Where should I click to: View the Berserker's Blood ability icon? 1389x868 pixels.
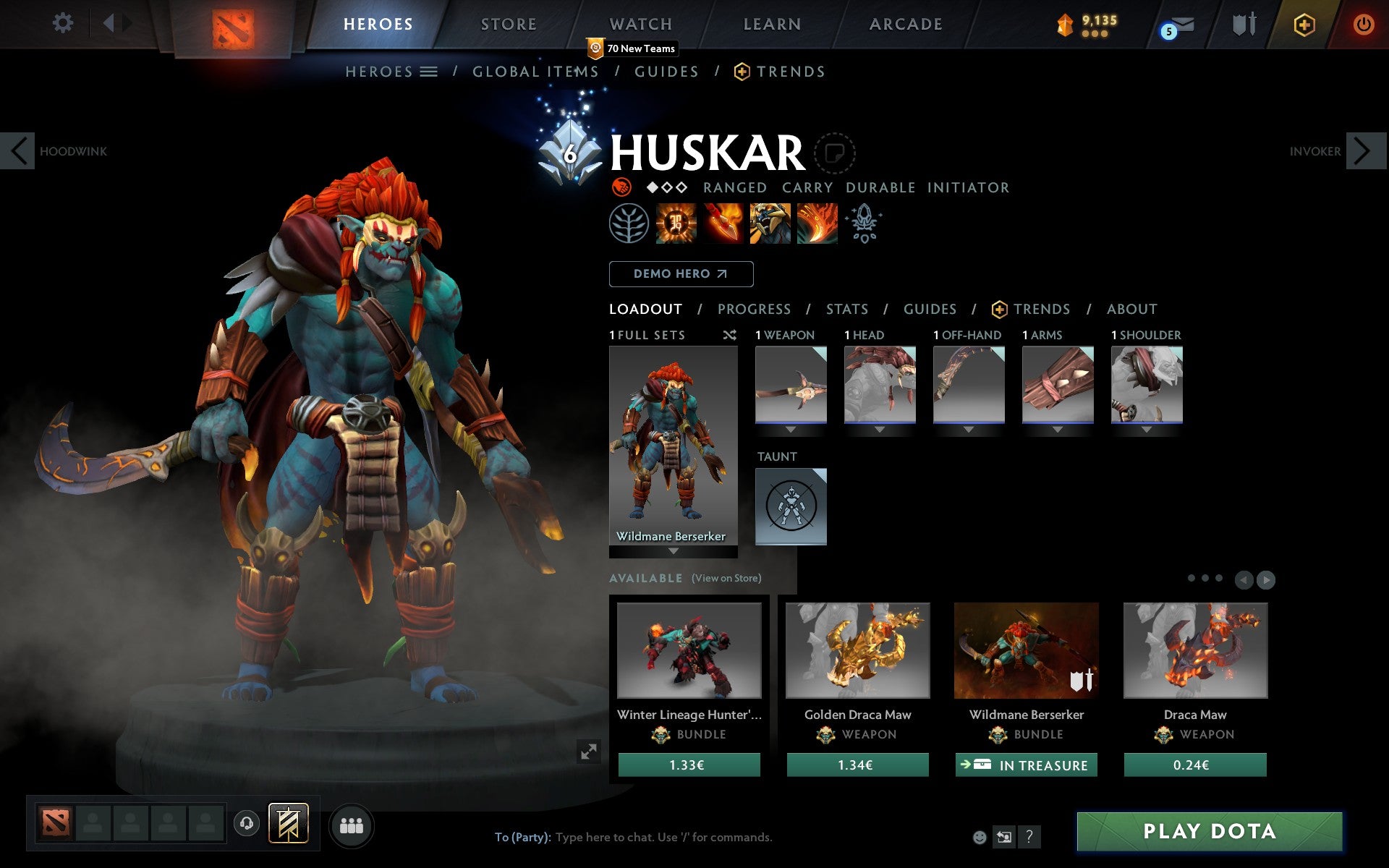tap(769, 224)
